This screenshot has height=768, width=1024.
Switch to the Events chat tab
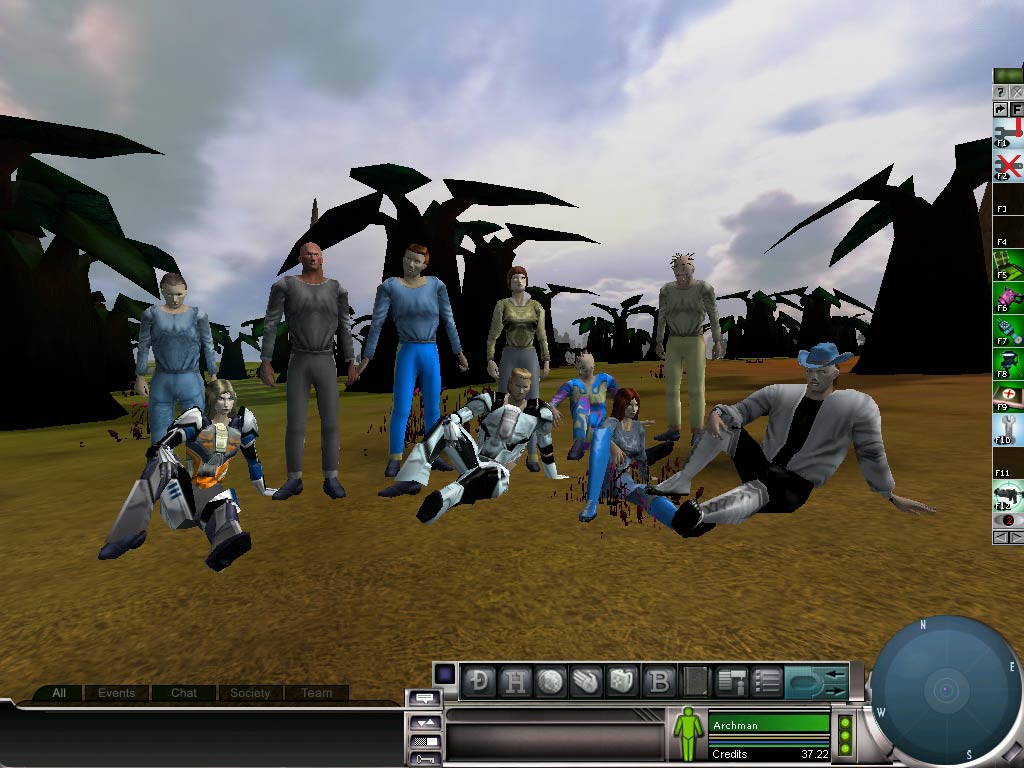coord(117,693)
